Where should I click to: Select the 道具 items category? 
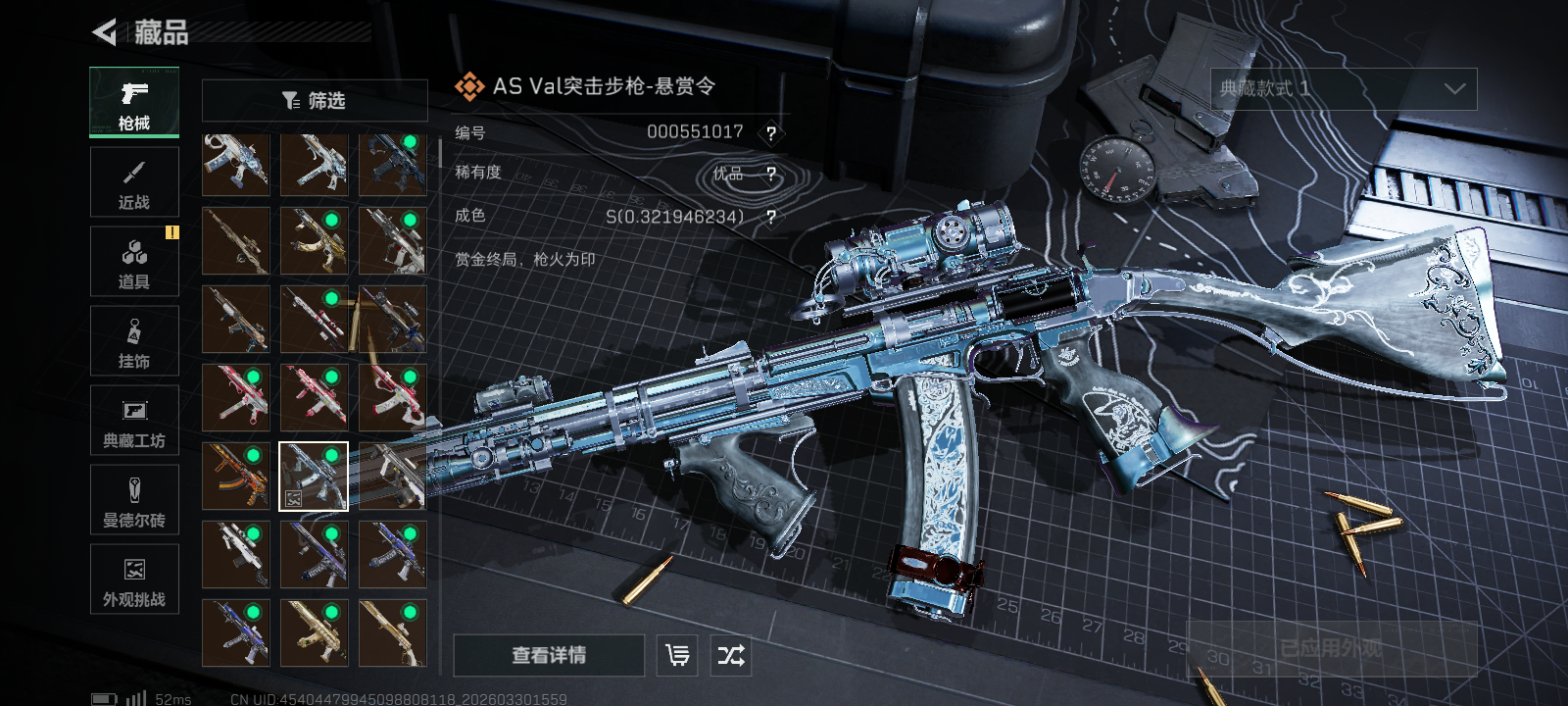point(134,262)
